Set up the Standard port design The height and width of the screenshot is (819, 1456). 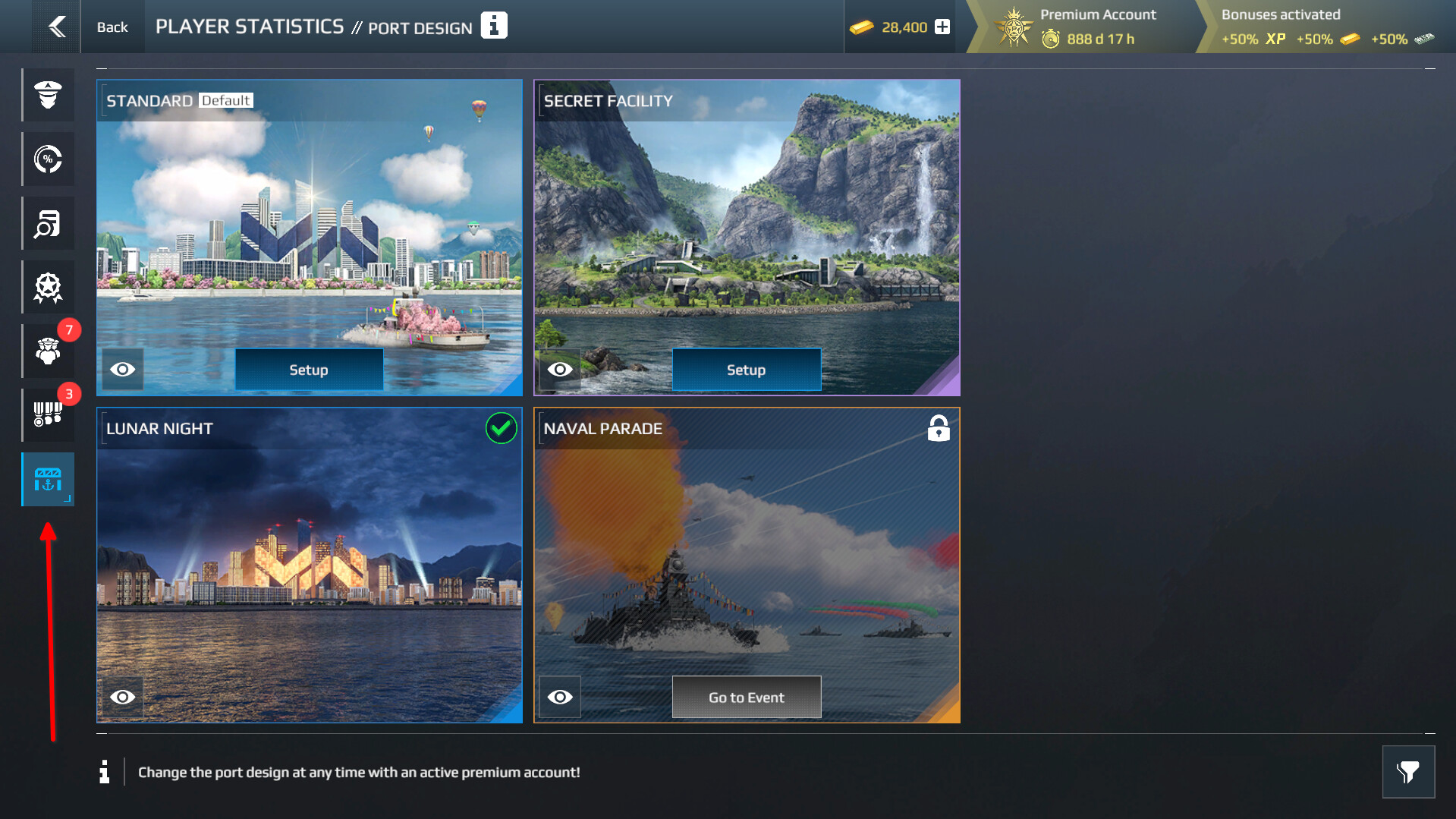pos(309,370)
